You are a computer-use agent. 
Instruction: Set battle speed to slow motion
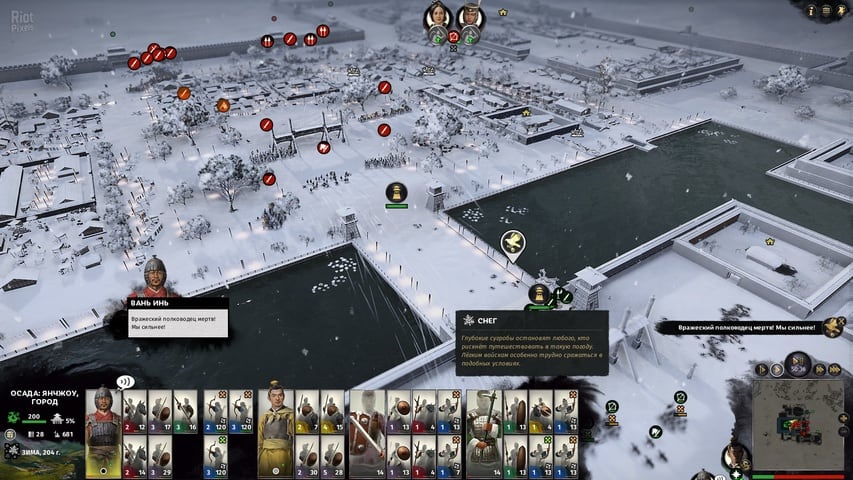[x=761, y=369]
